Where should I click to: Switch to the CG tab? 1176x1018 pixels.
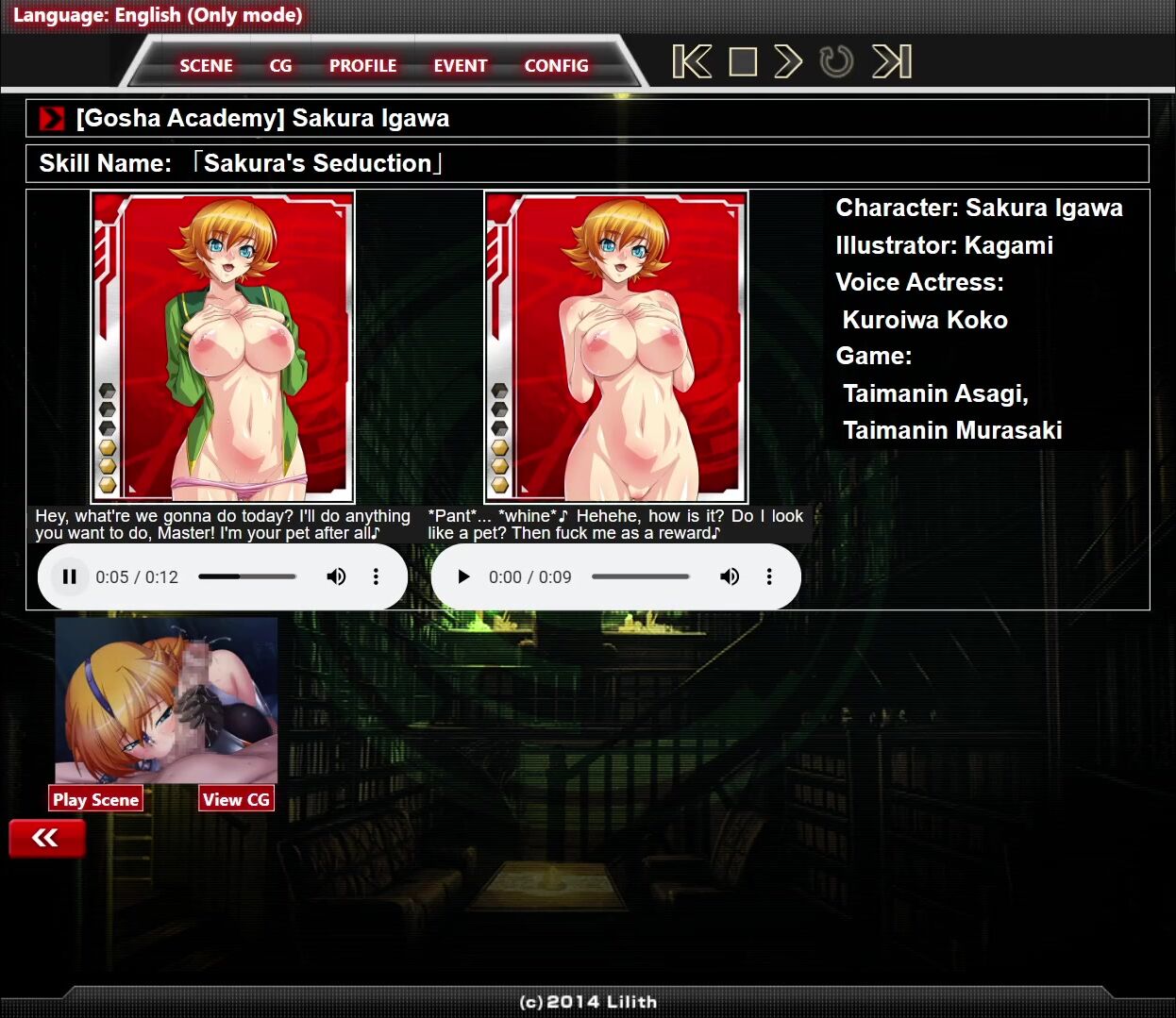[280, 65]
